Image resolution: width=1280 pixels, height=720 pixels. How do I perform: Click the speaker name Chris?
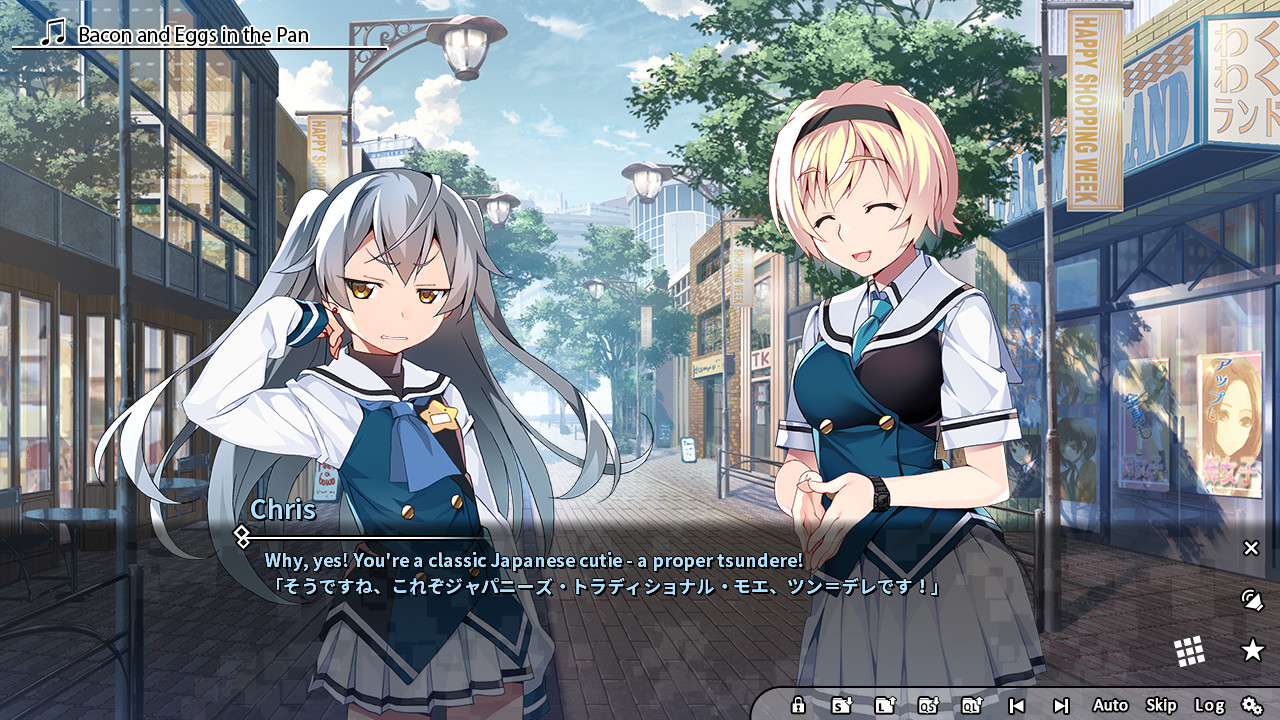click(283, 513)
